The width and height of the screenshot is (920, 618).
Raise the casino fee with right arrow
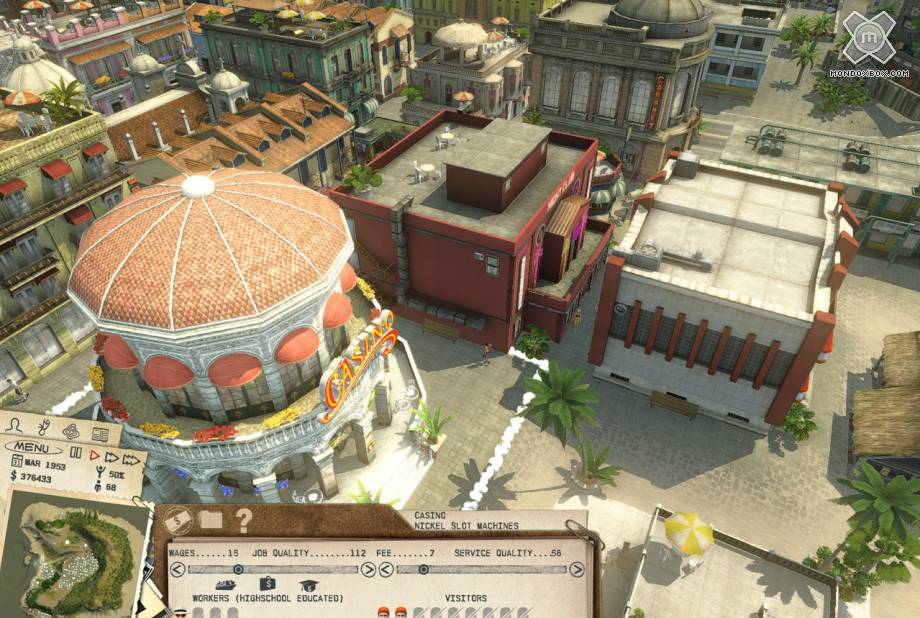[576, 570]
